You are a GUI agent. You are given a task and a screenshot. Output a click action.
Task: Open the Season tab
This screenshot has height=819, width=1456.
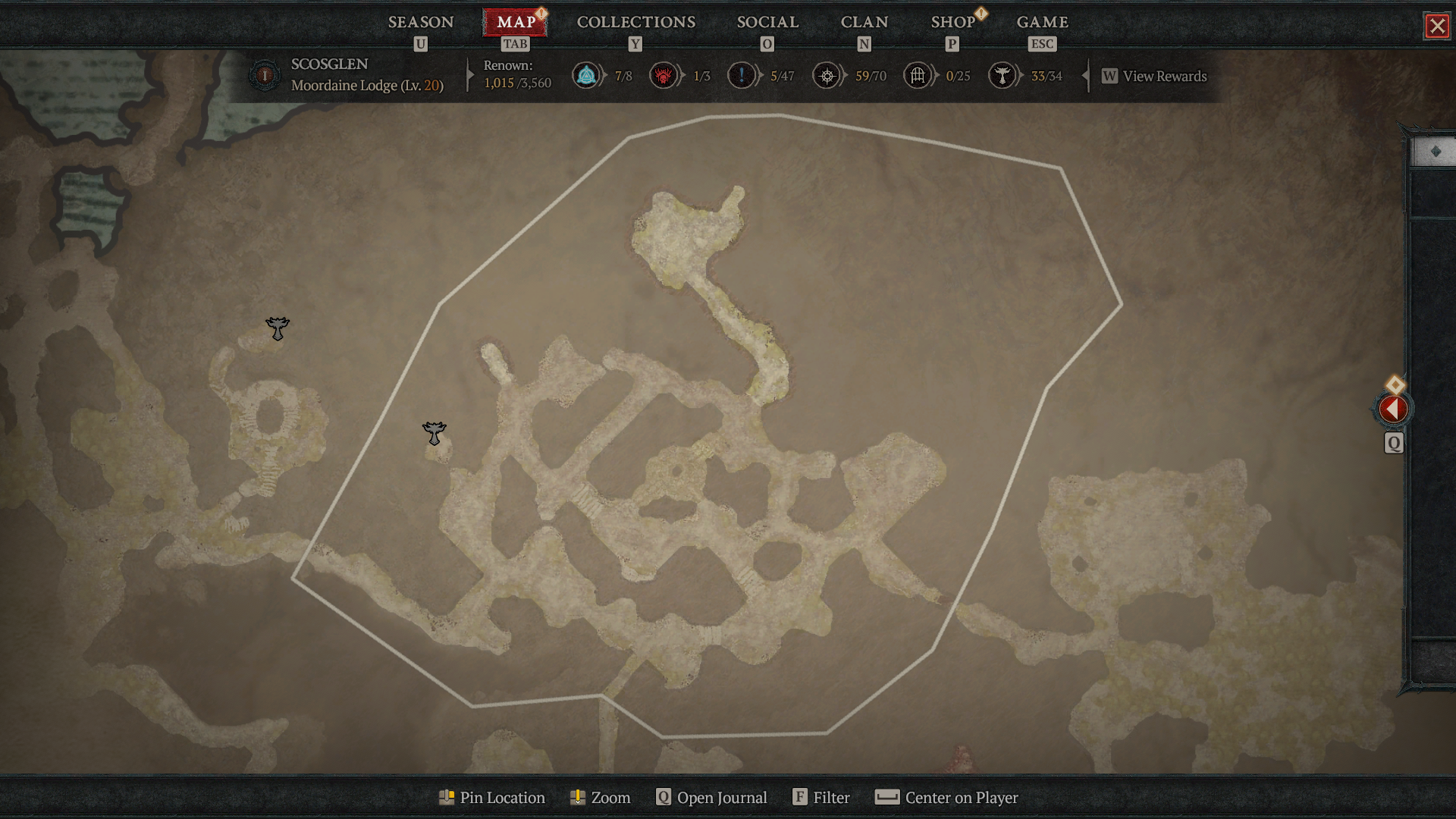(x=420, y=22)
